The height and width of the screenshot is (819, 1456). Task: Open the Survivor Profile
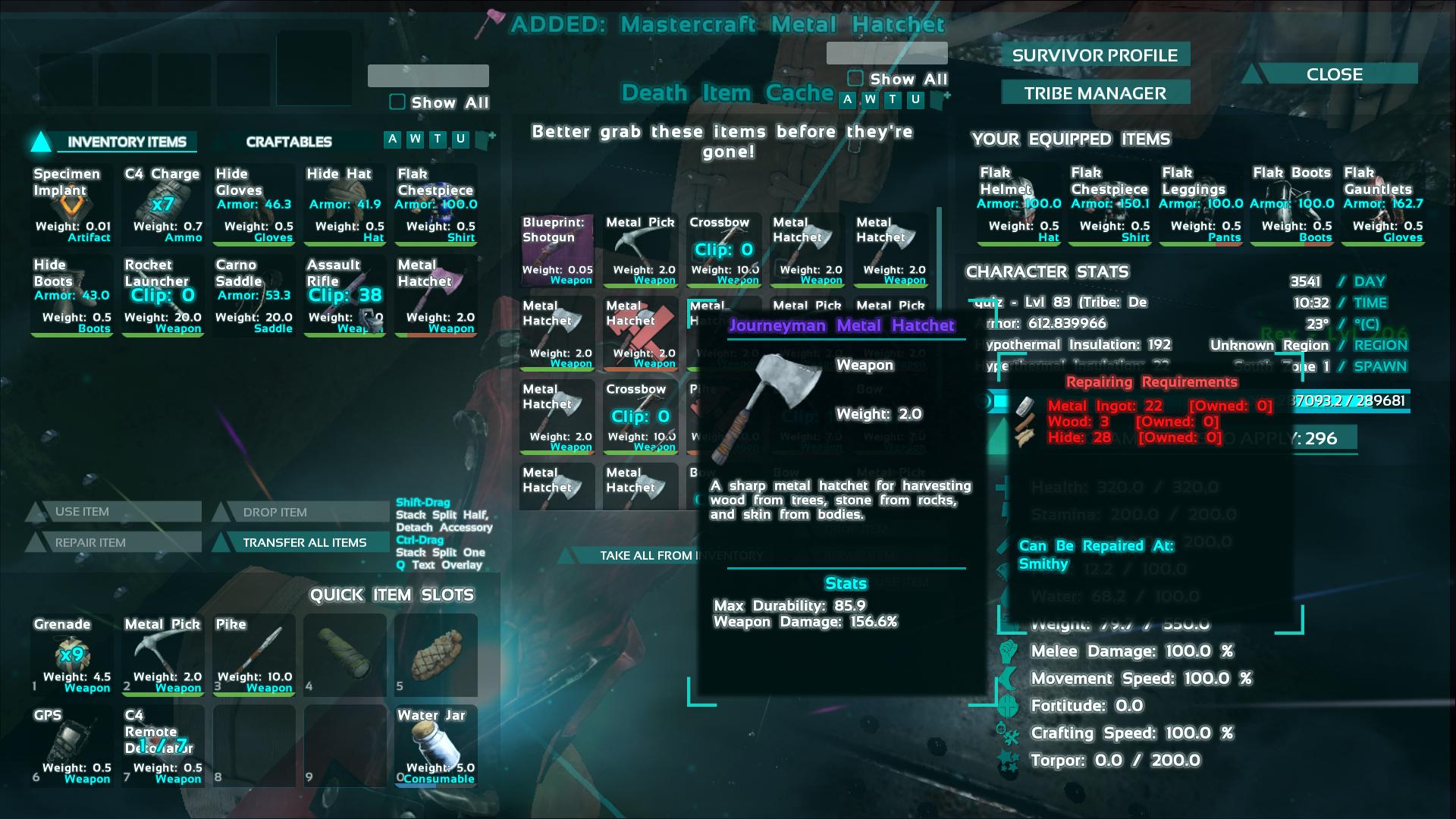tap(1094, 55)
